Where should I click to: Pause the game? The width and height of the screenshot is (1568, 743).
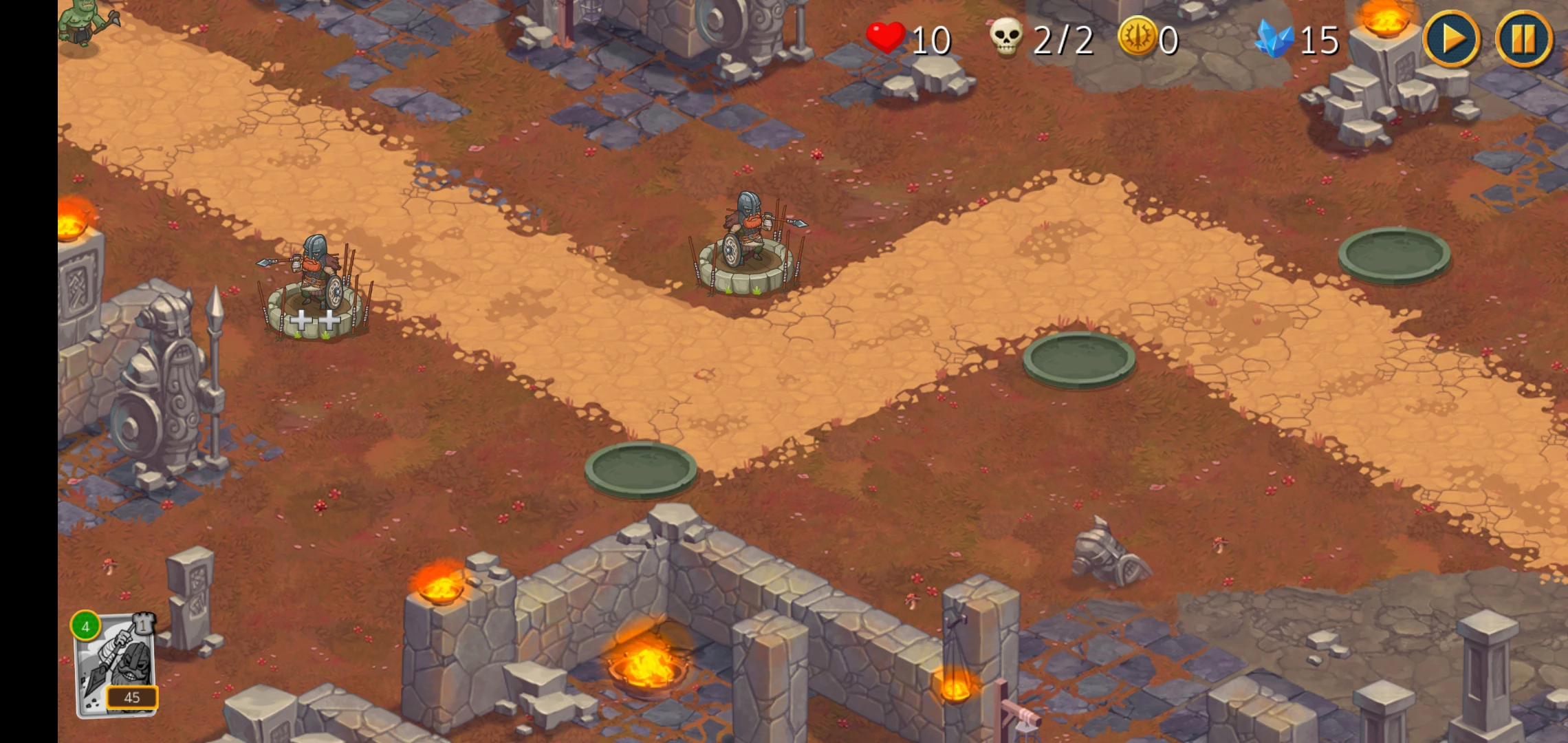[1524, 39]
